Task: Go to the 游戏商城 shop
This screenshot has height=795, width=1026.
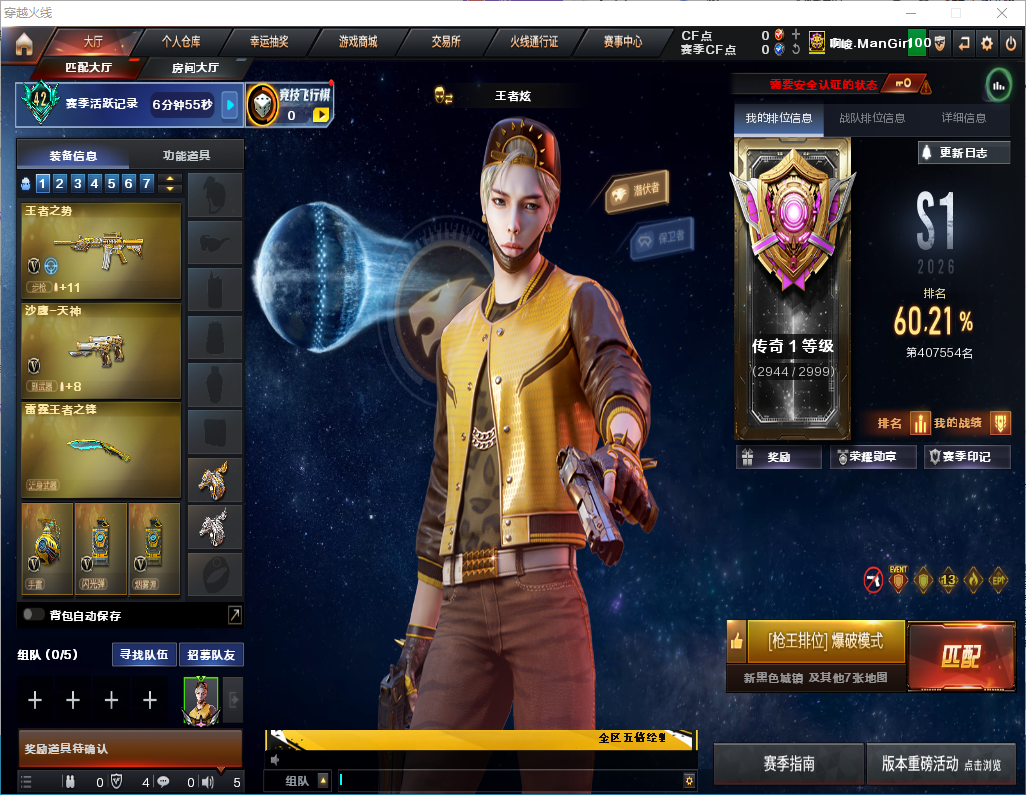Action: click(357, 42)
